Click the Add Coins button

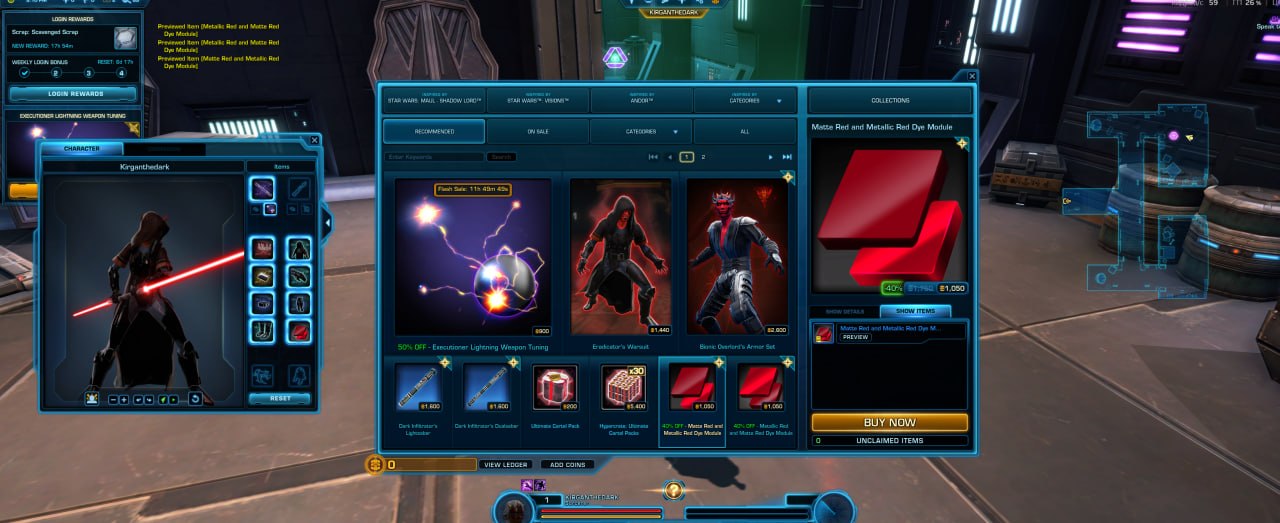(x=567, y=465)
